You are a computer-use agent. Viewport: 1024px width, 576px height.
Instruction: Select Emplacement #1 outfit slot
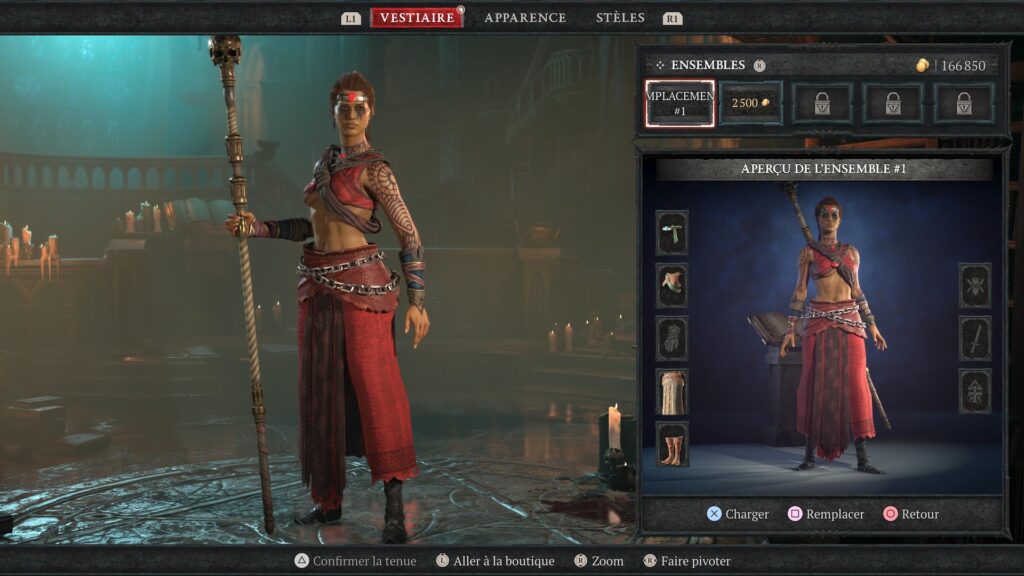pos(680,104)
